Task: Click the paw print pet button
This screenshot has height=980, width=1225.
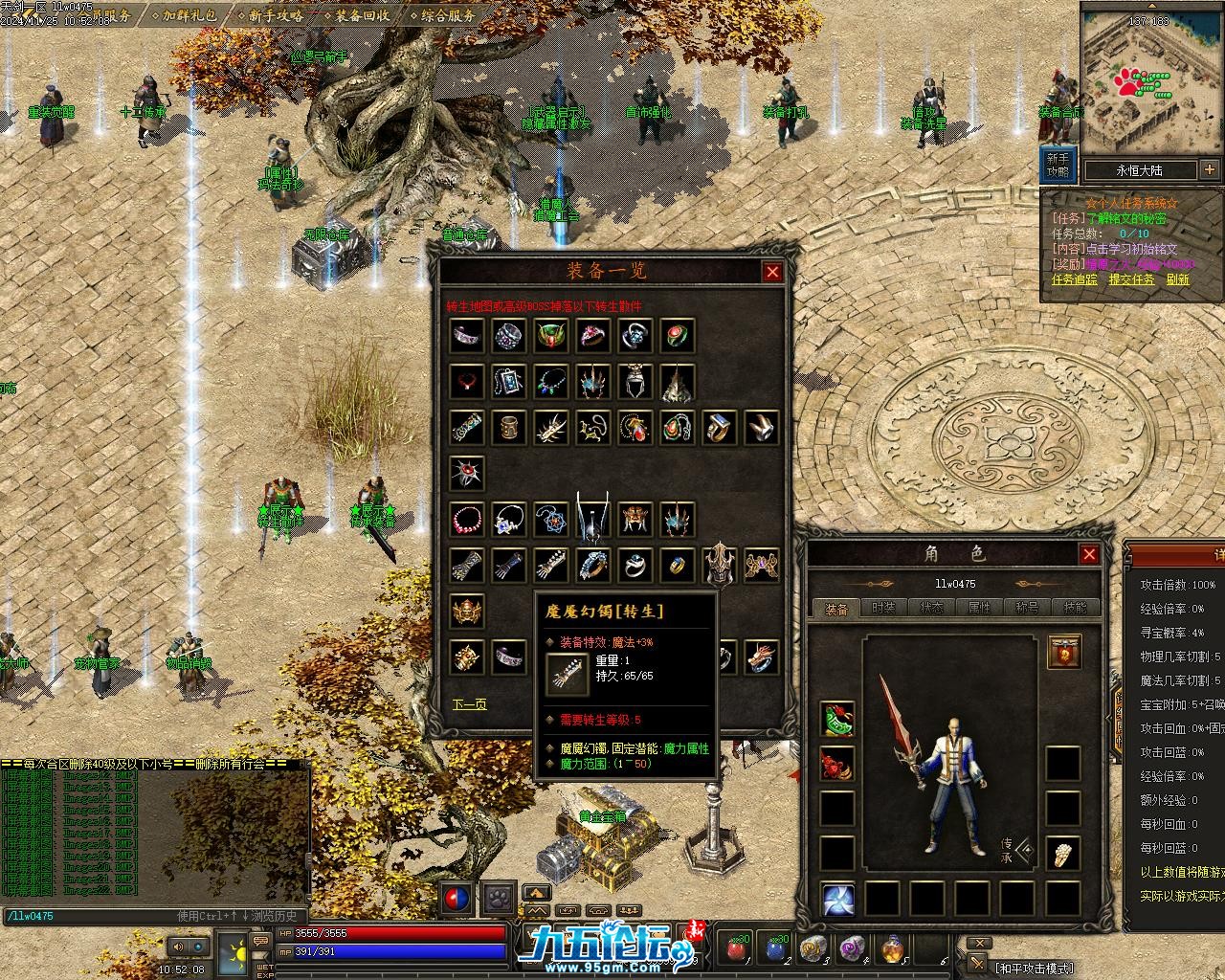Action: click(x=498, y=899)
